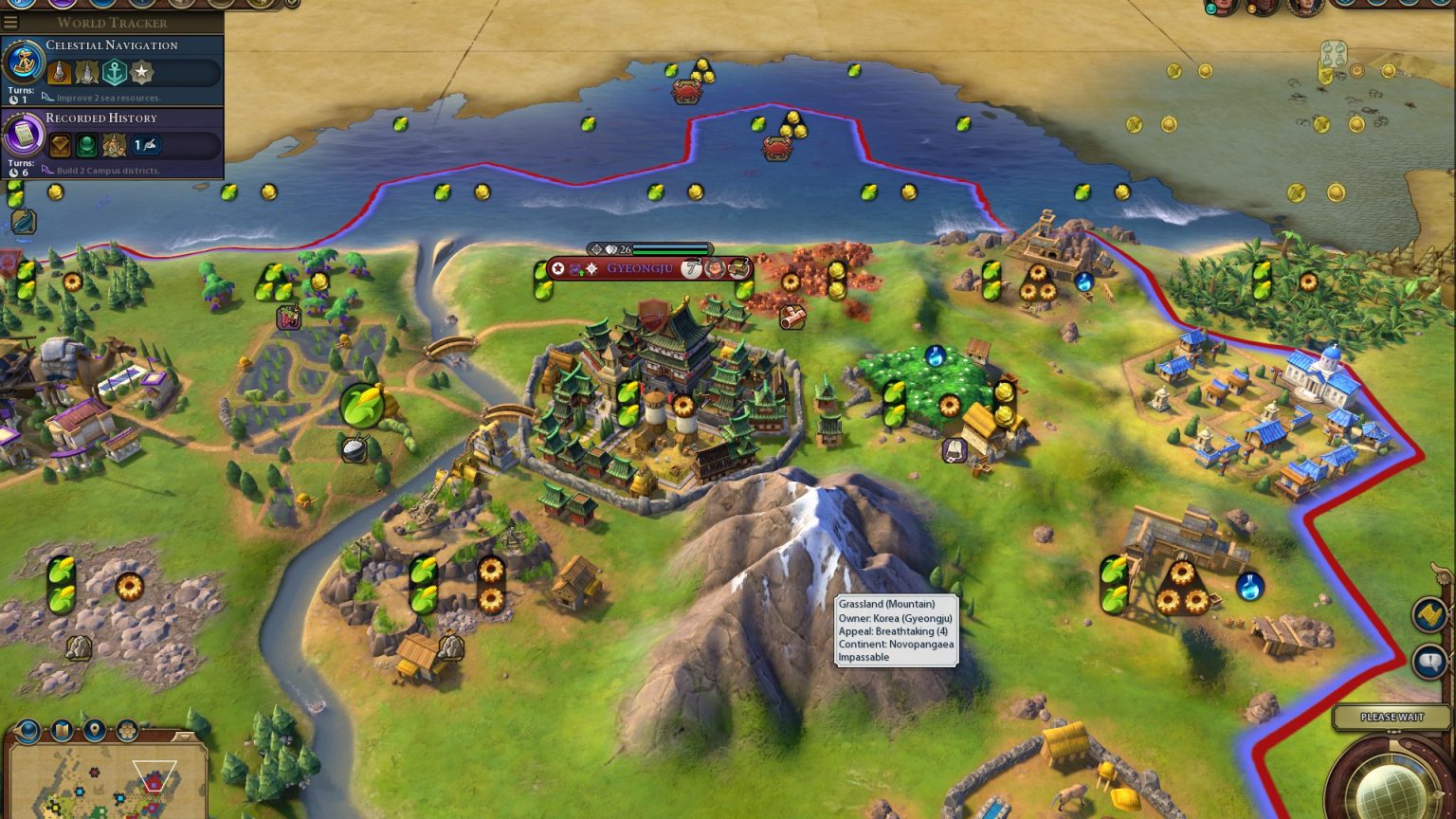Open the Celestial Navigation civic icon
The image size is (1456, 819).
coord(22,64)
